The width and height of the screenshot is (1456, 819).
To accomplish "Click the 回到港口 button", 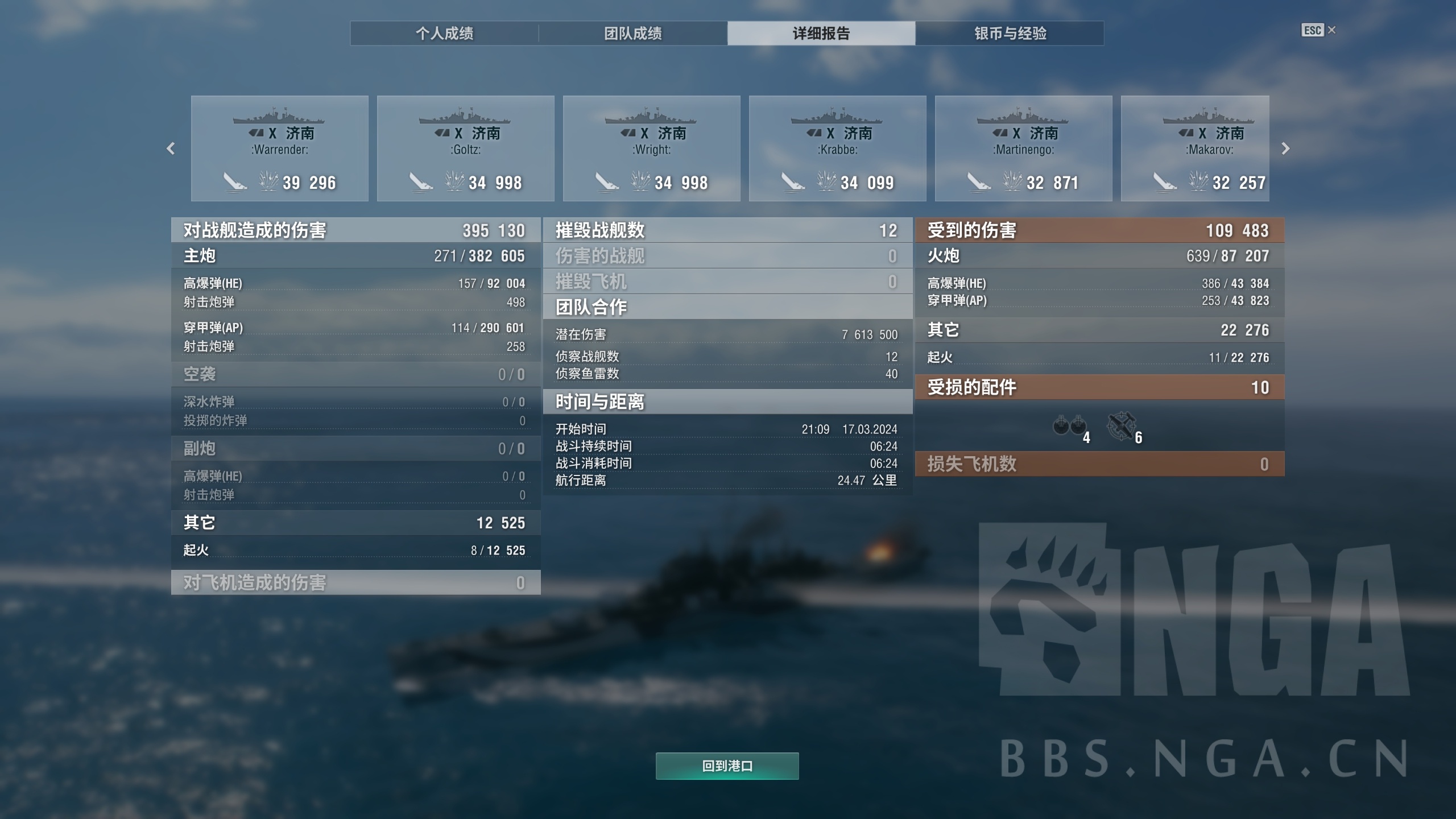I will coord(727,766).
